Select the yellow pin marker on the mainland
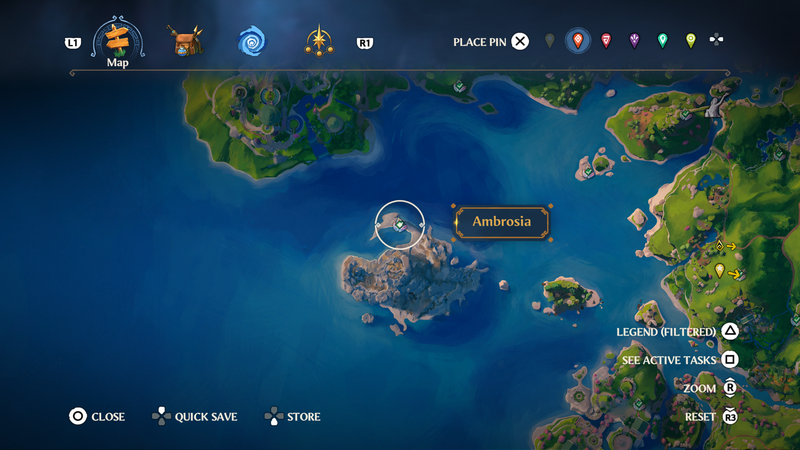This screenshot has width=800, height=450. (x=719, y=270)
